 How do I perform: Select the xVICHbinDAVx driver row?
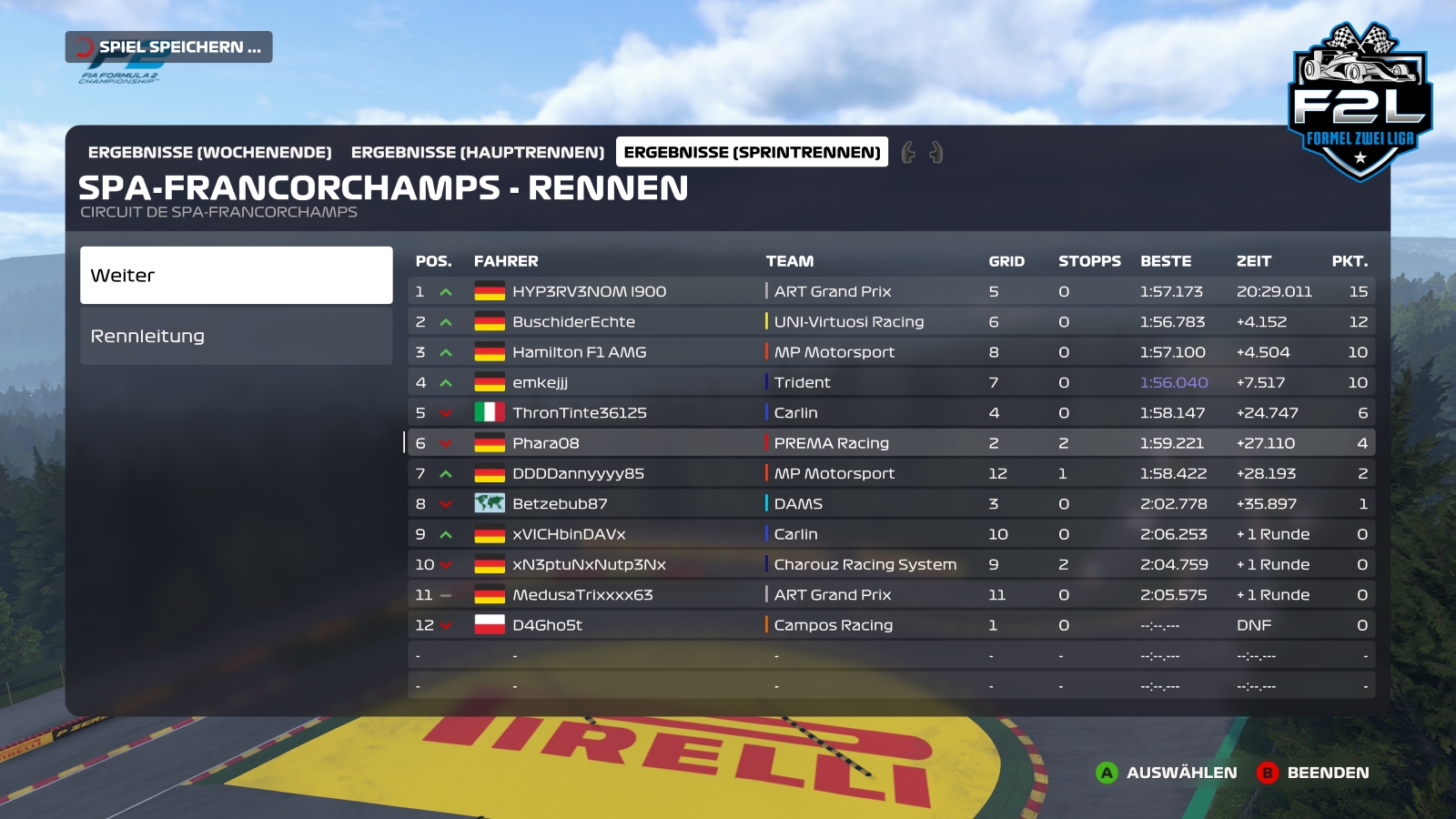[x=569, y=534]
